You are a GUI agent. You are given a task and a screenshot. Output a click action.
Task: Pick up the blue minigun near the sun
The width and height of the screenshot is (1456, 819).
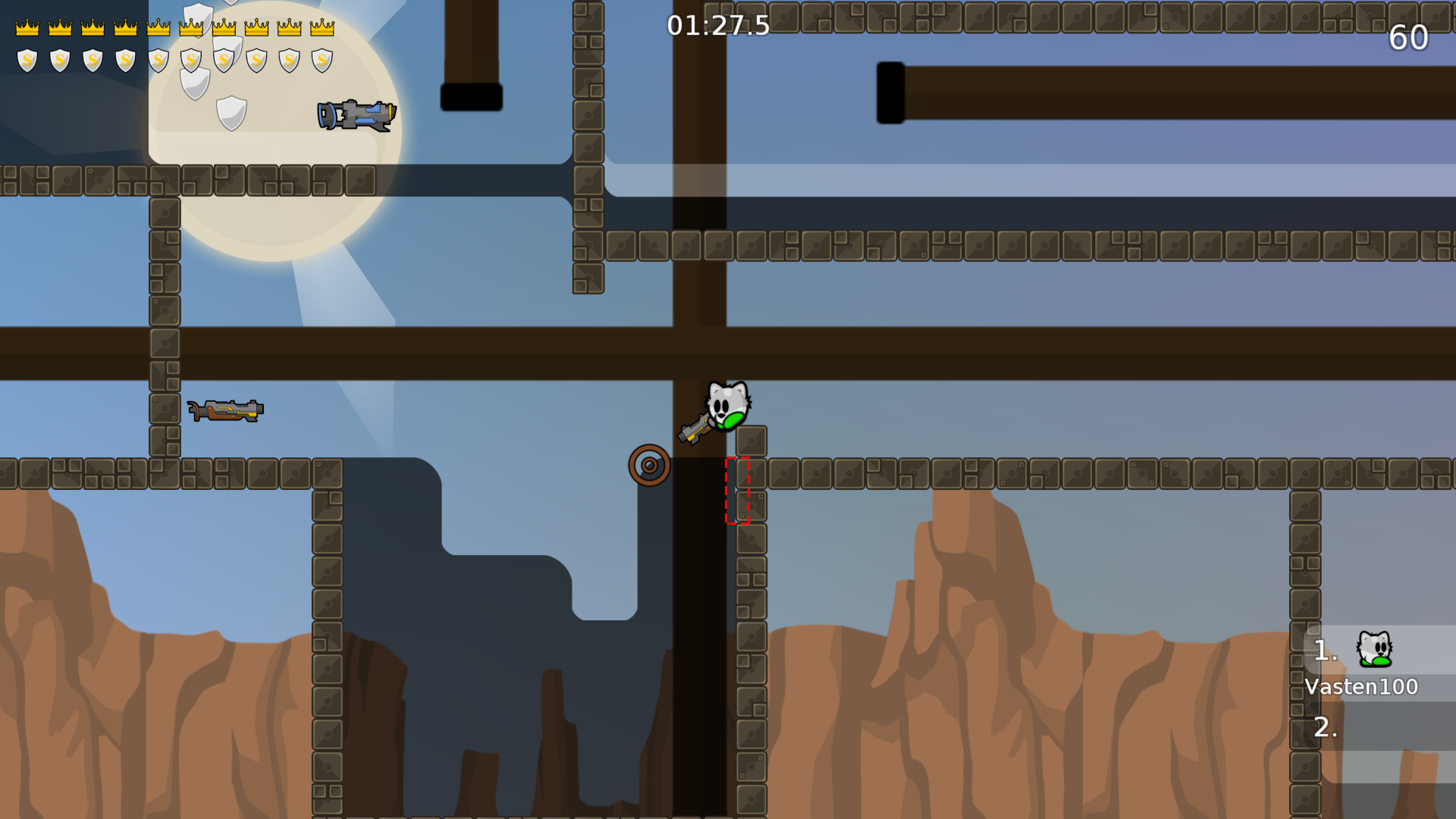click(356, 115)
